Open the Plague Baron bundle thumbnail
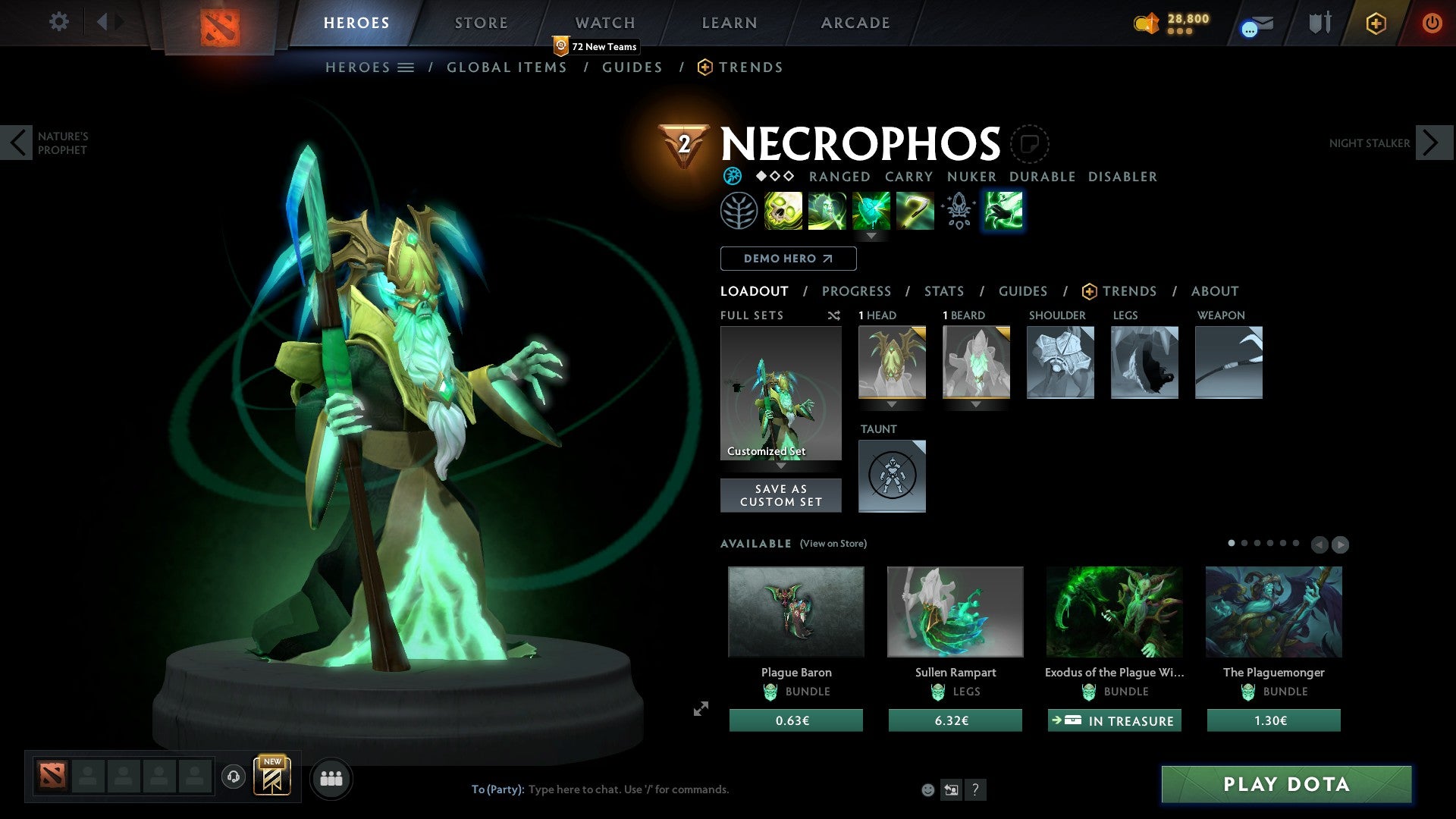1456x819 pixels. tap(795, 611)
